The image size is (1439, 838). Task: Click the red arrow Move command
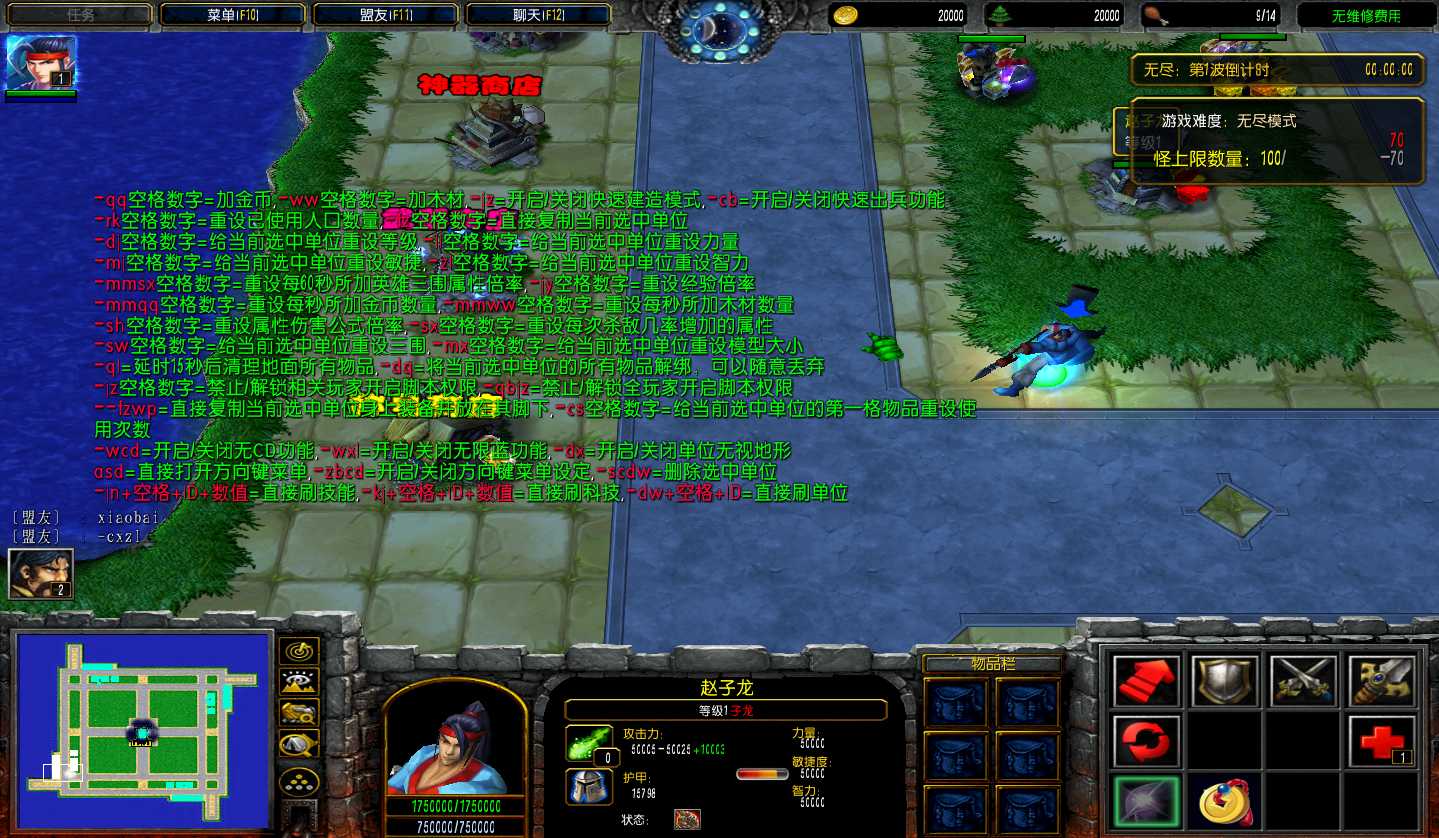(x=1146, y=681)
